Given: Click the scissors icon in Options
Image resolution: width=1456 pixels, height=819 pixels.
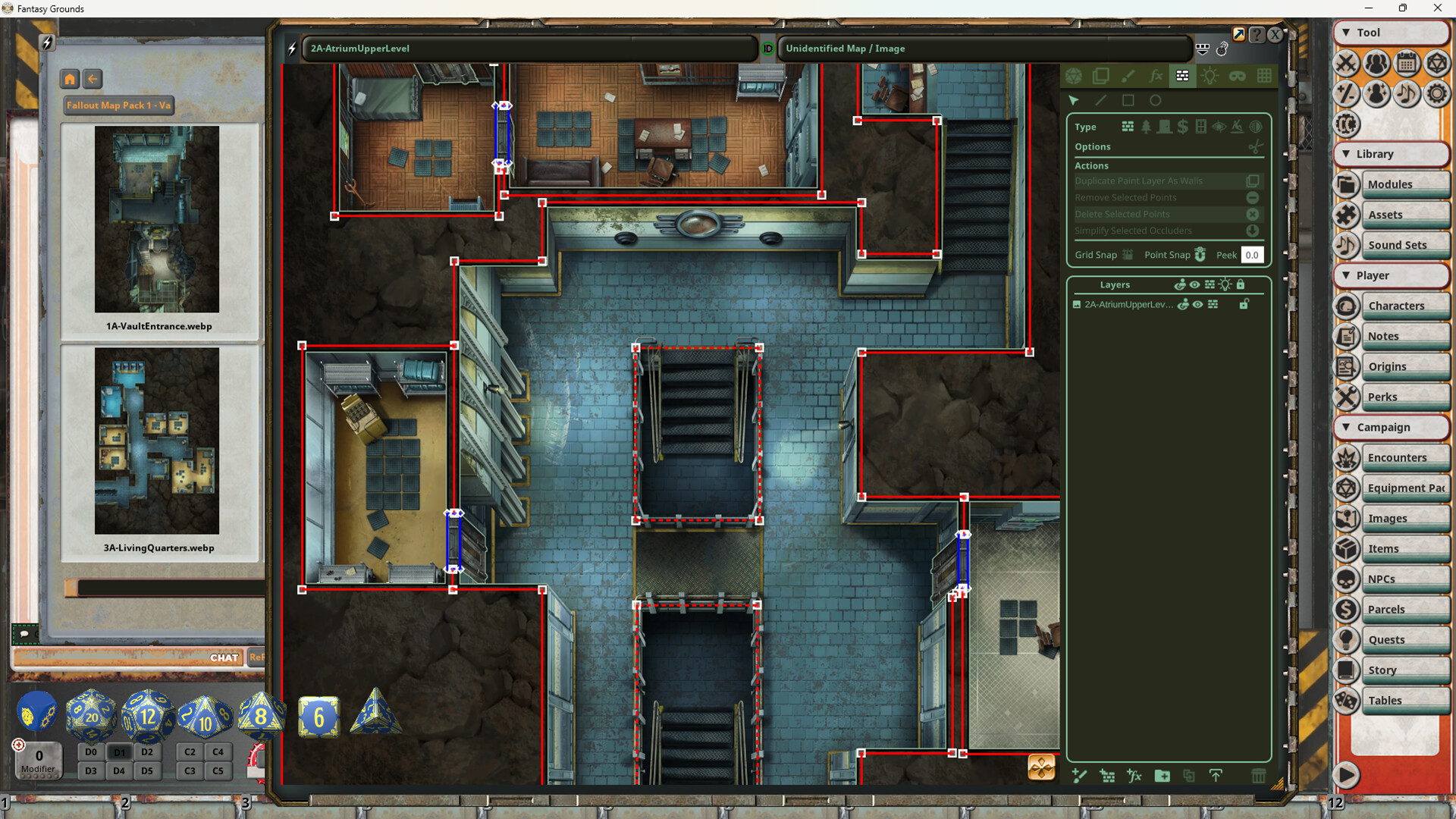Looking at the screenshot, I should 1255,147.
